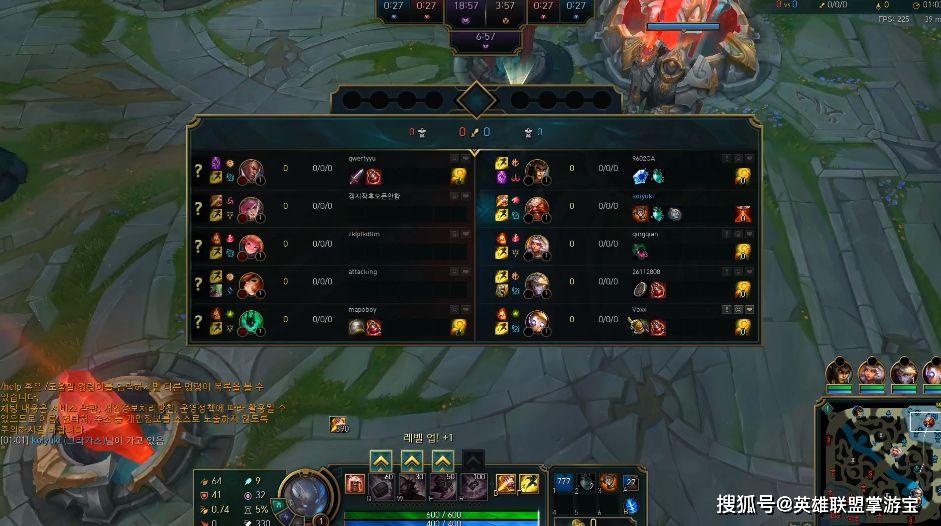Level up the second ability
Screen dimensions: 941x526
[412, 460]
